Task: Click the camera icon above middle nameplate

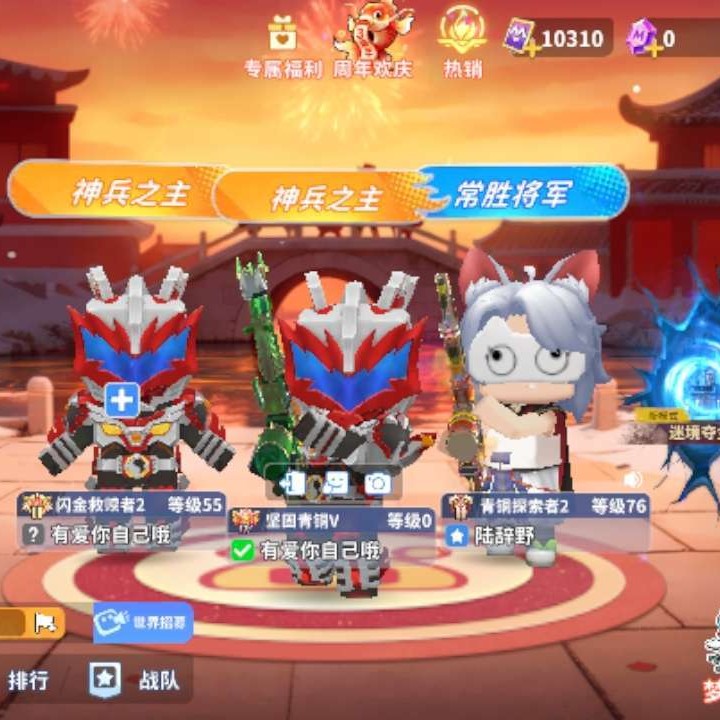Action: (377, 483)
